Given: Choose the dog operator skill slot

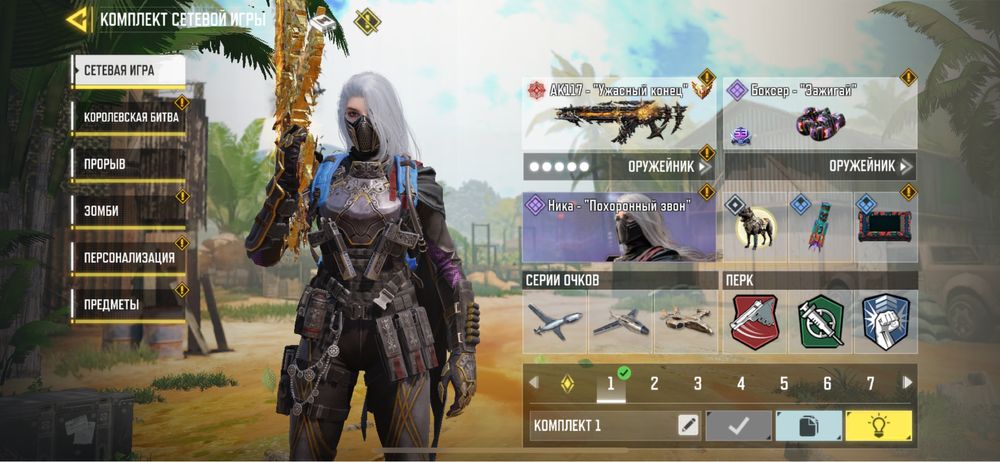Looking at the screenshot, I should coord(755,230).
